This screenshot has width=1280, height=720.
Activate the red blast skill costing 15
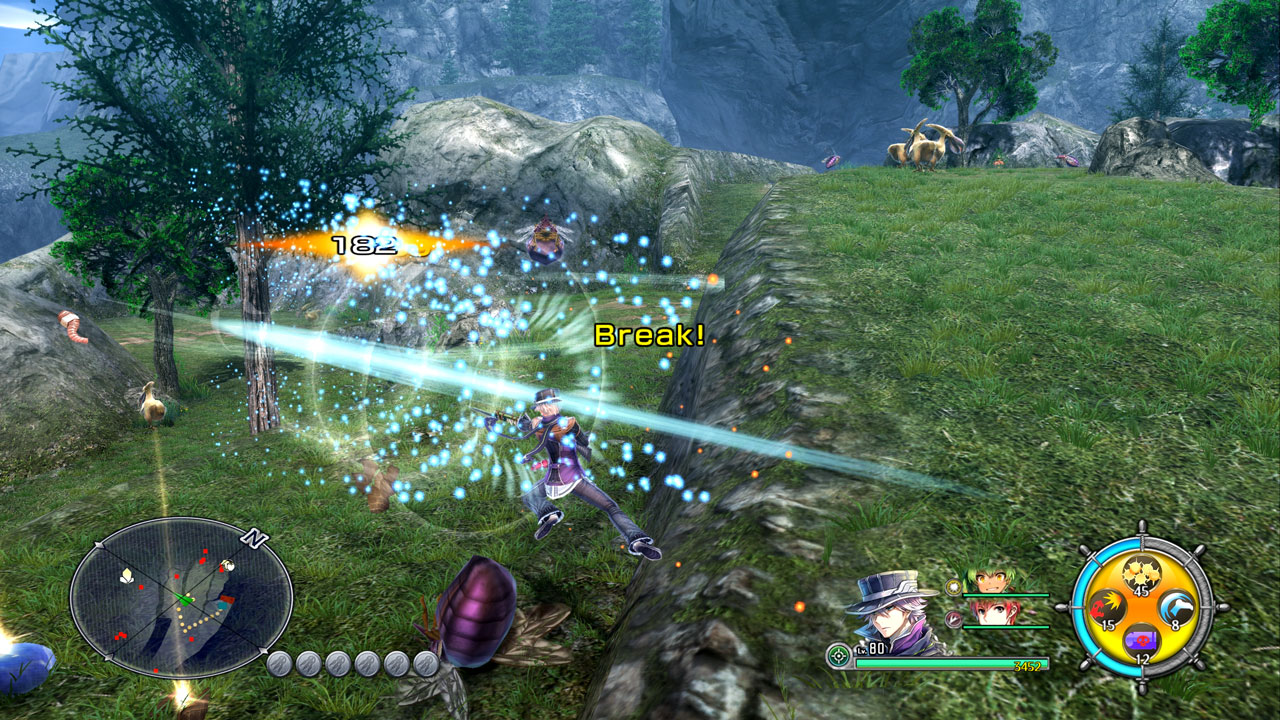[x=1105, y=607]
